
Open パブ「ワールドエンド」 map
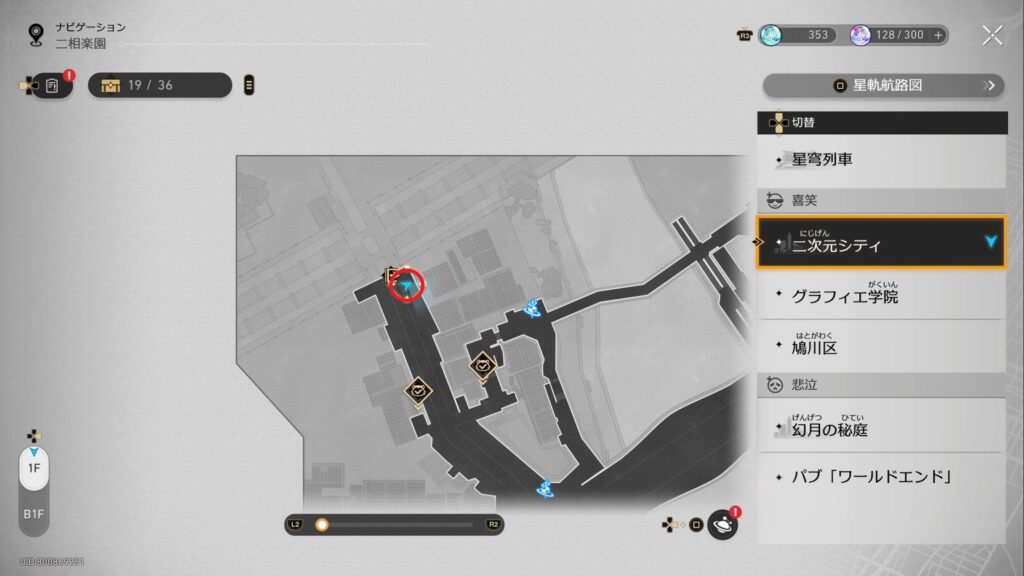(881, 477)
